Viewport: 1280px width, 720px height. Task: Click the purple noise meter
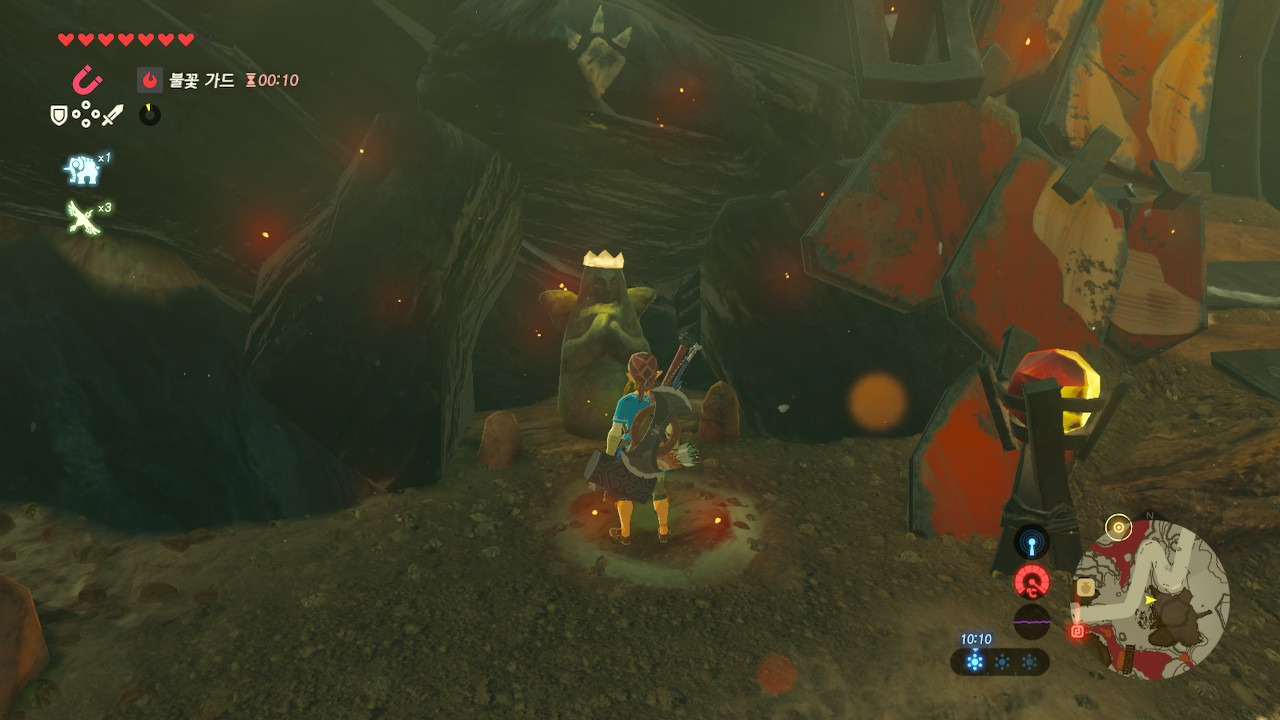[x=1031, y=621]
